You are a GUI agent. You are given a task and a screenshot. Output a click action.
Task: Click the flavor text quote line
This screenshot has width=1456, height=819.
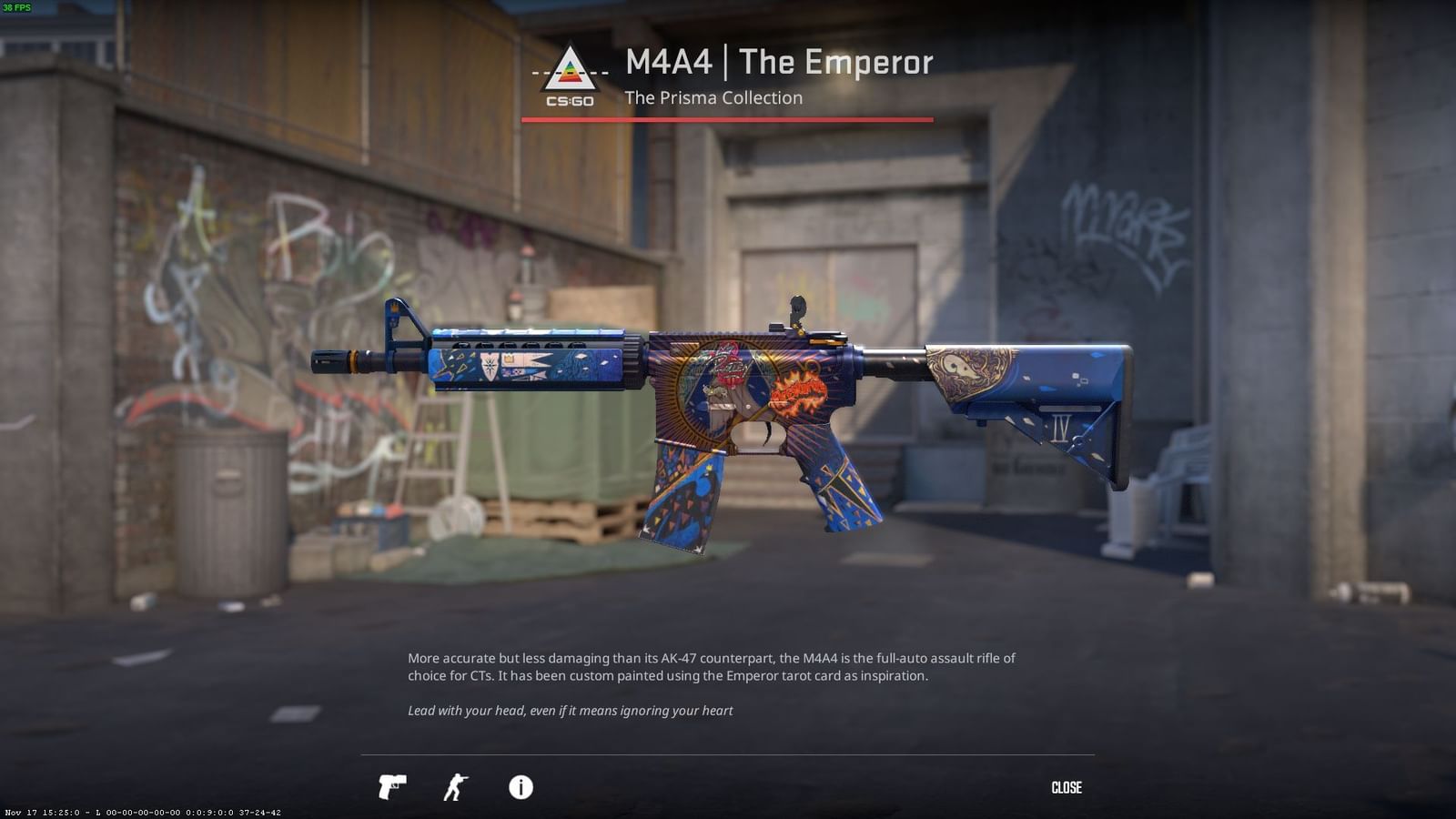point(570,711)
